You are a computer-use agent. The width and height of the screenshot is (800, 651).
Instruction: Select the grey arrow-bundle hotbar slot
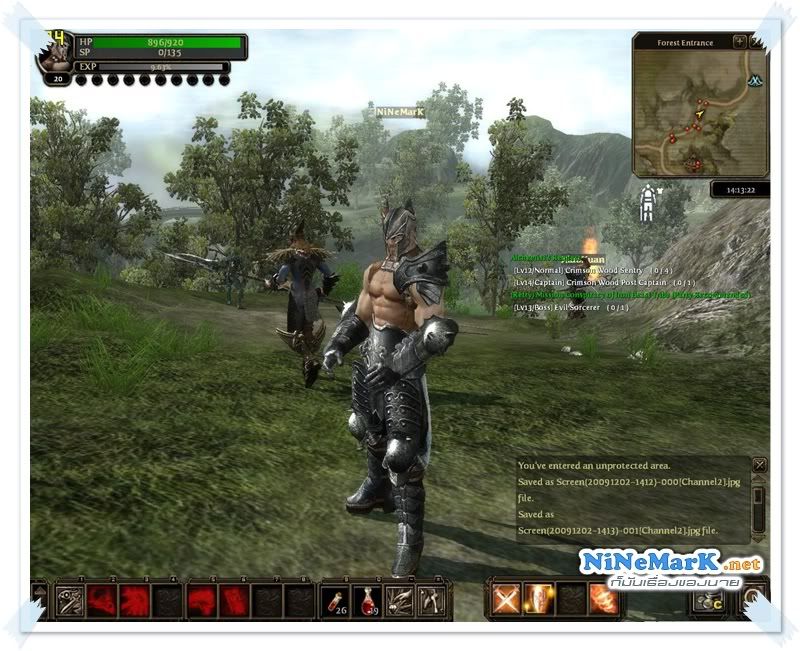(399, 599)
